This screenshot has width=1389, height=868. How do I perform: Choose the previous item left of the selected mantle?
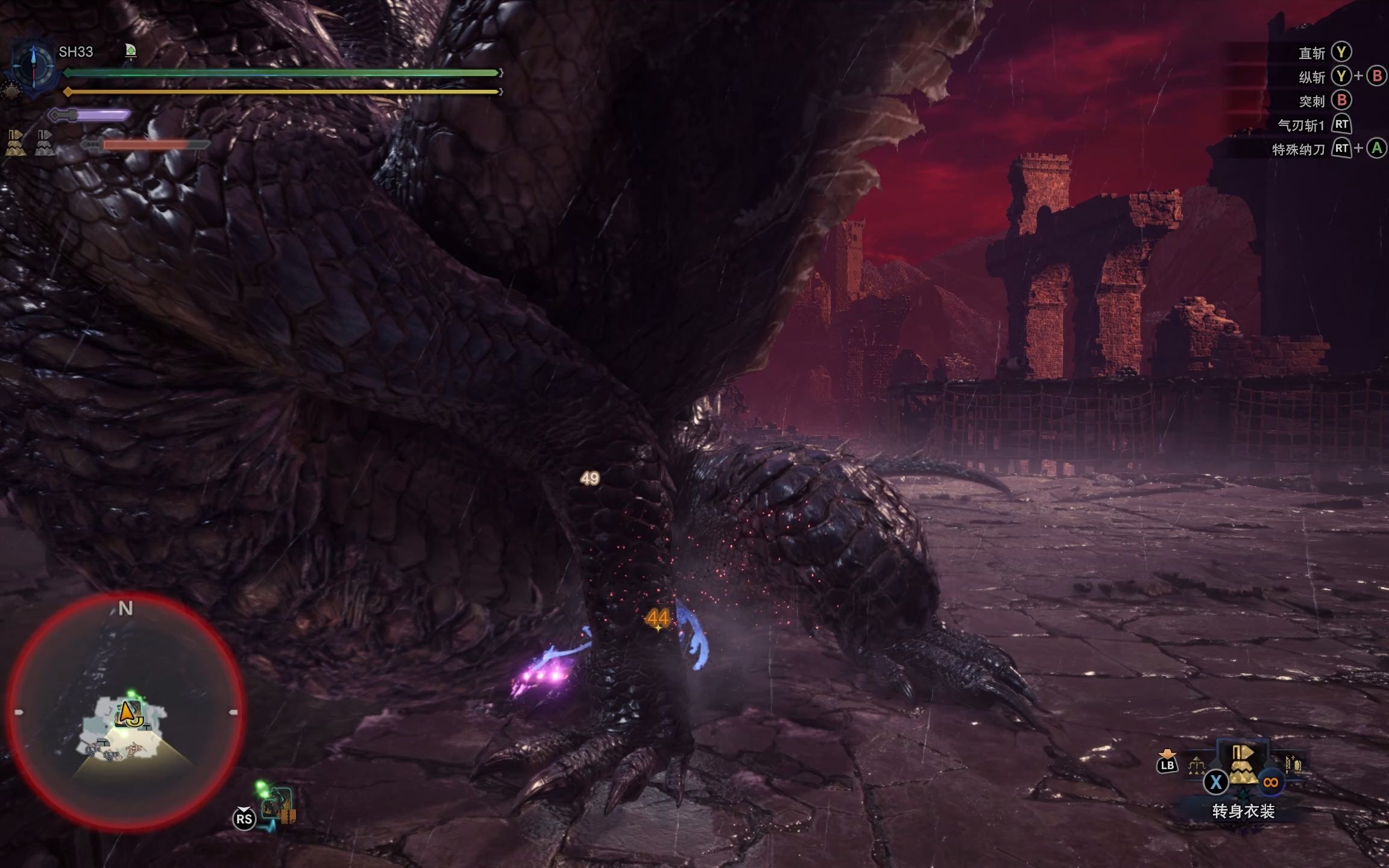pos(1196,766)
